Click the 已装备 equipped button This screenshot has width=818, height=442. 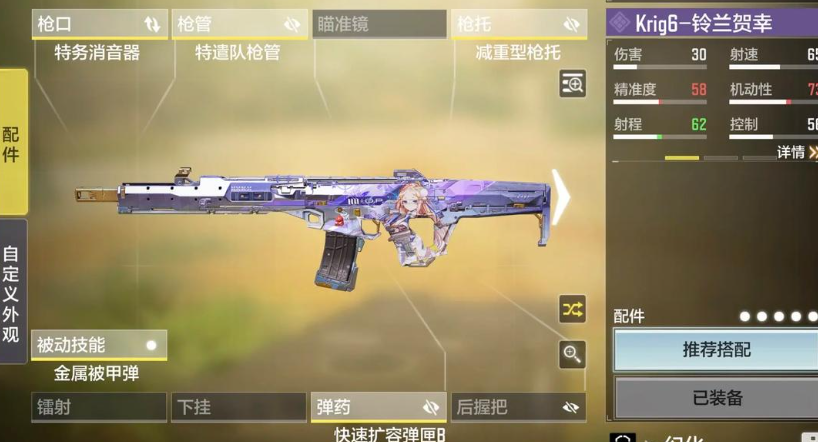pyautogui.click(x=715, y=398)
